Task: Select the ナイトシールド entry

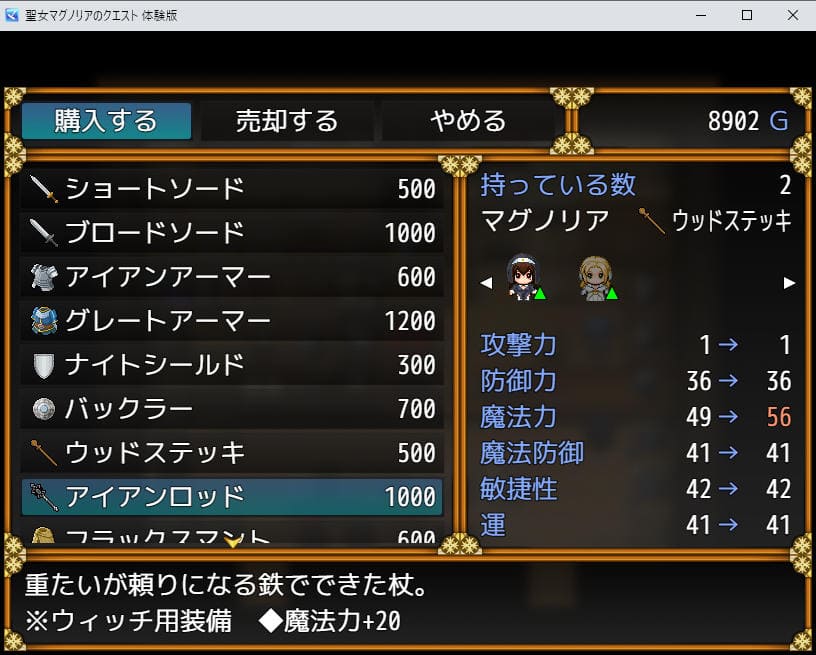Action: (x=232, y=364)
